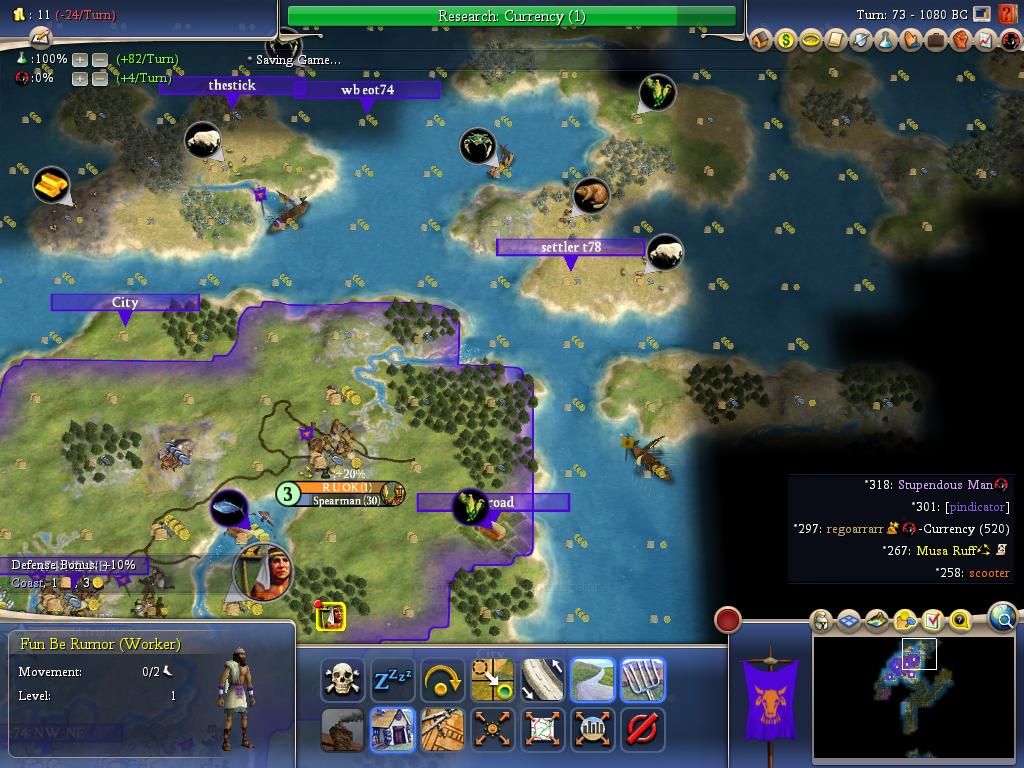This screenshot has width=1024, height=768.
Task: Open the globe view magnifier button
Action: point(1003,618)
